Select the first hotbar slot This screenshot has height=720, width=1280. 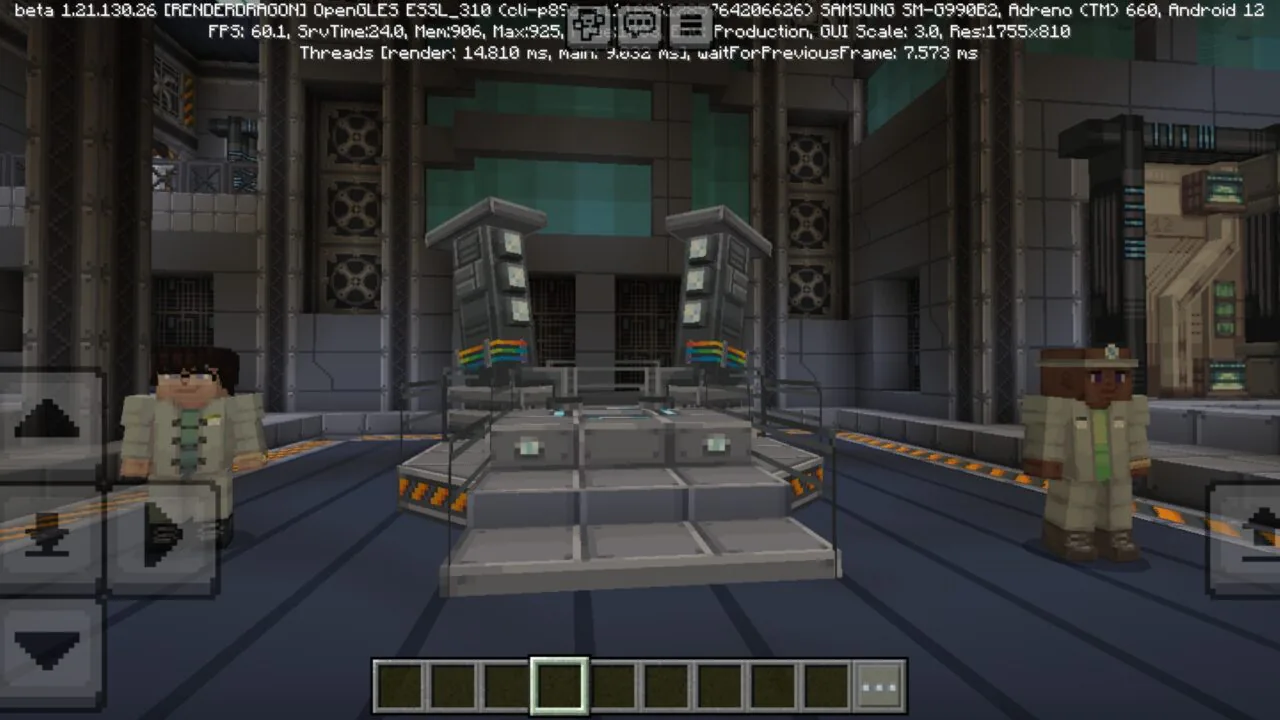coord(398,684)
